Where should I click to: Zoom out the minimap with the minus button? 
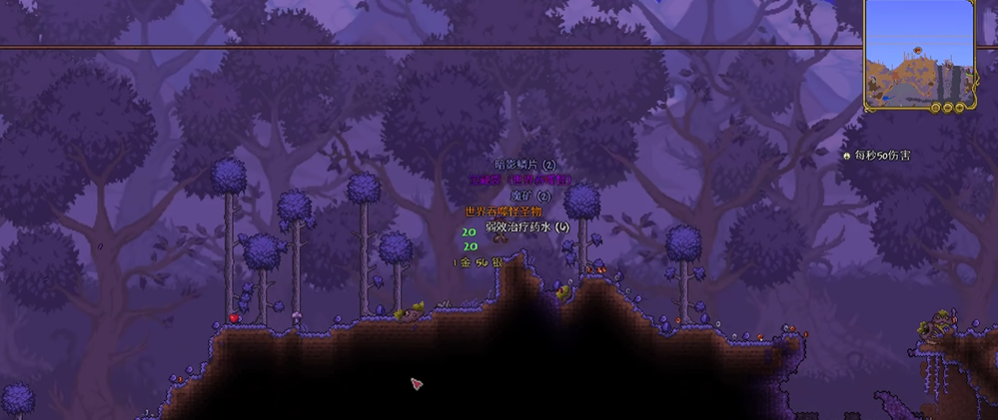point(946,107)
